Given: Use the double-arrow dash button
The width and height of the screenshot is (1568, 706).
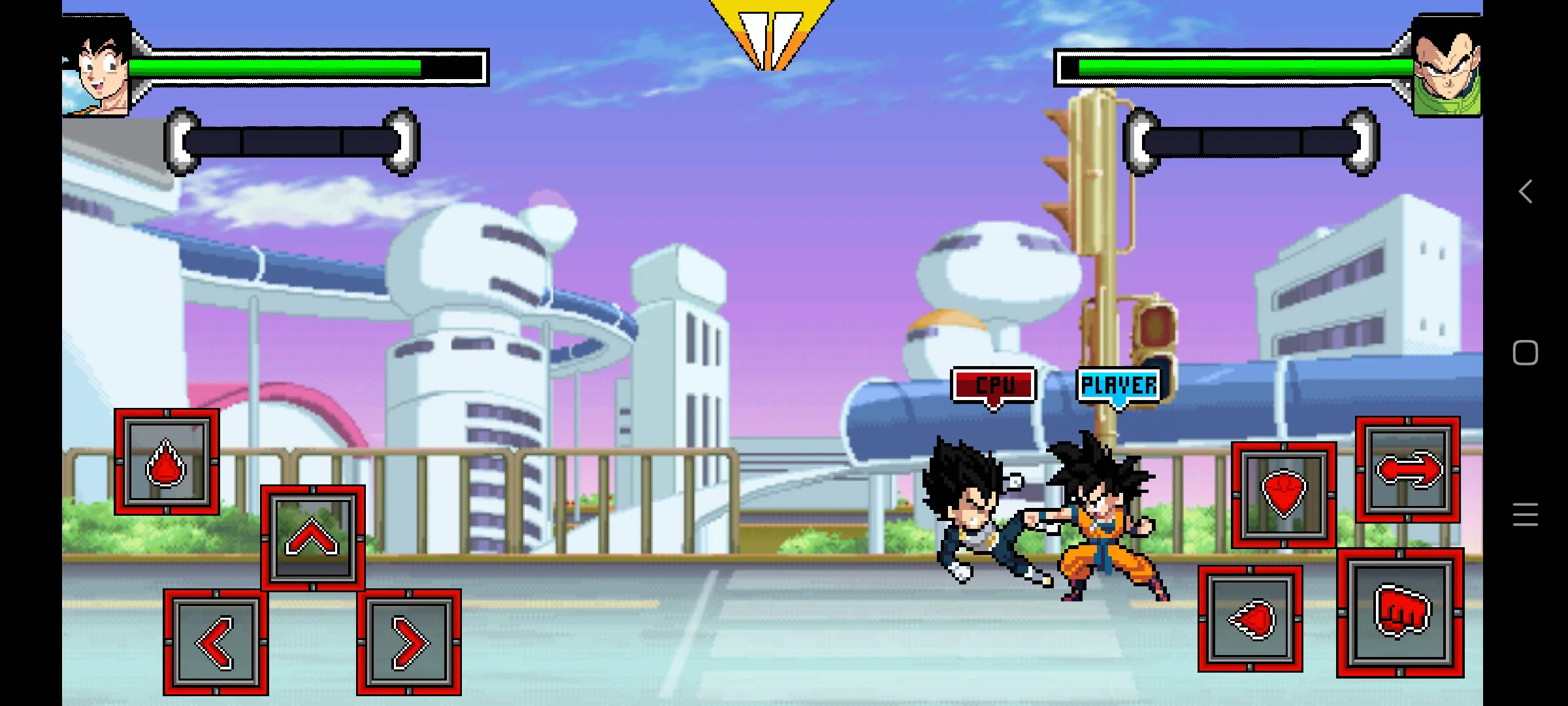Looking at the screenshot, I should (1408, 469).
